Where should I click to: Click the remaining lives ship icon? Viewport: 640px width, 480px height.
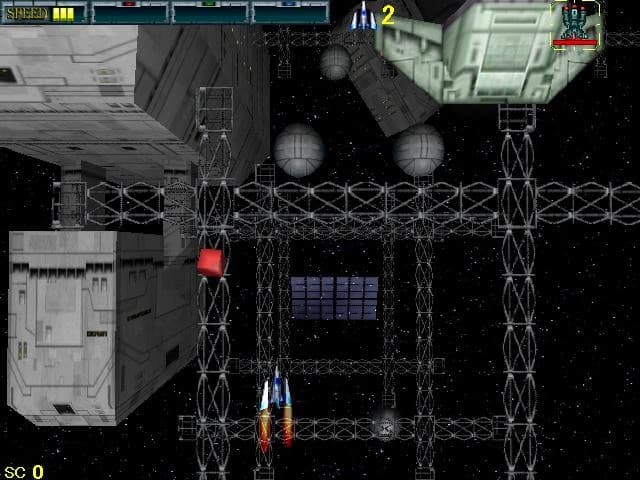tap(363, 15)
